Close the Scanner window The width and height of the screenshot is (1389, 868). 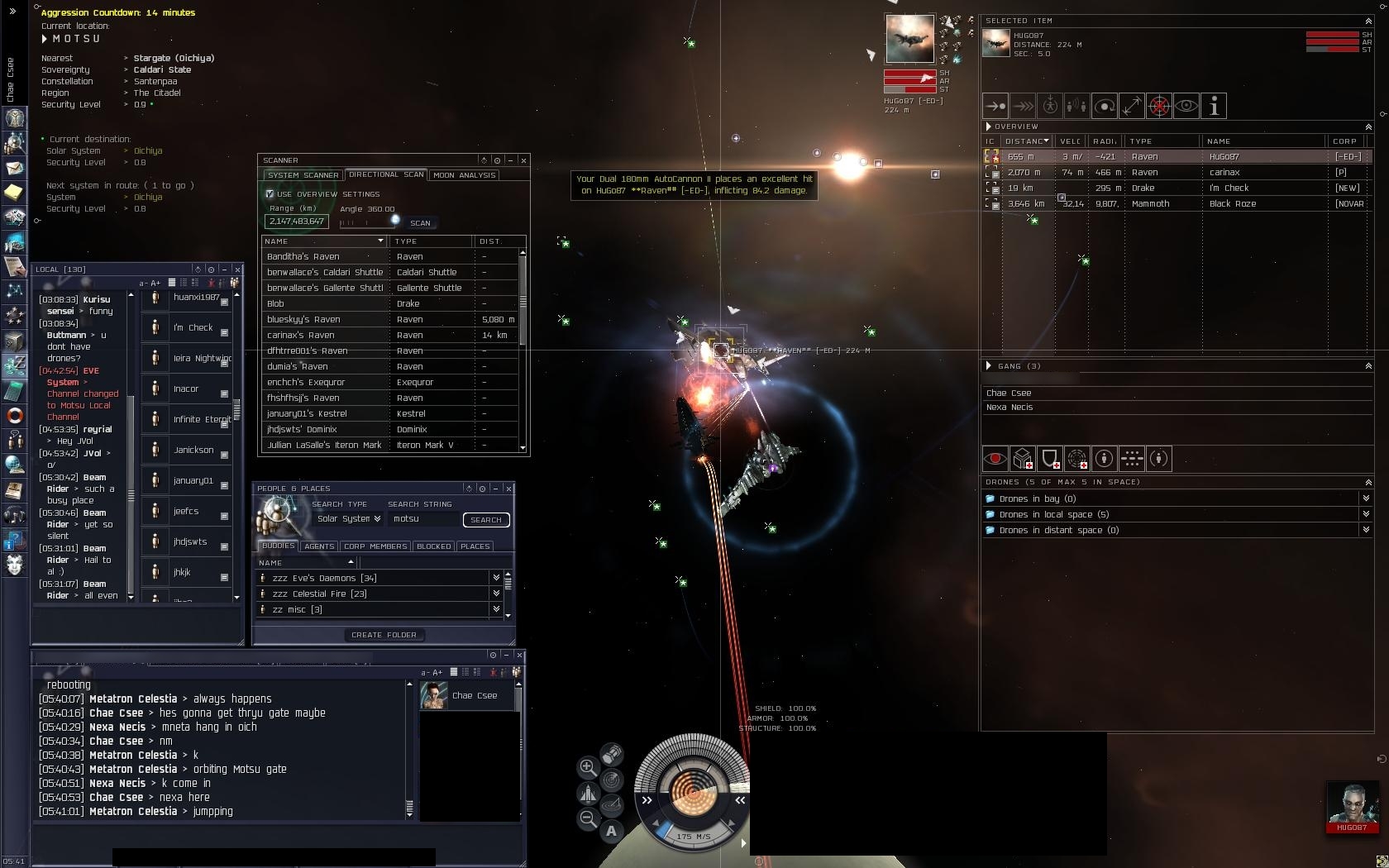point(523,160)
